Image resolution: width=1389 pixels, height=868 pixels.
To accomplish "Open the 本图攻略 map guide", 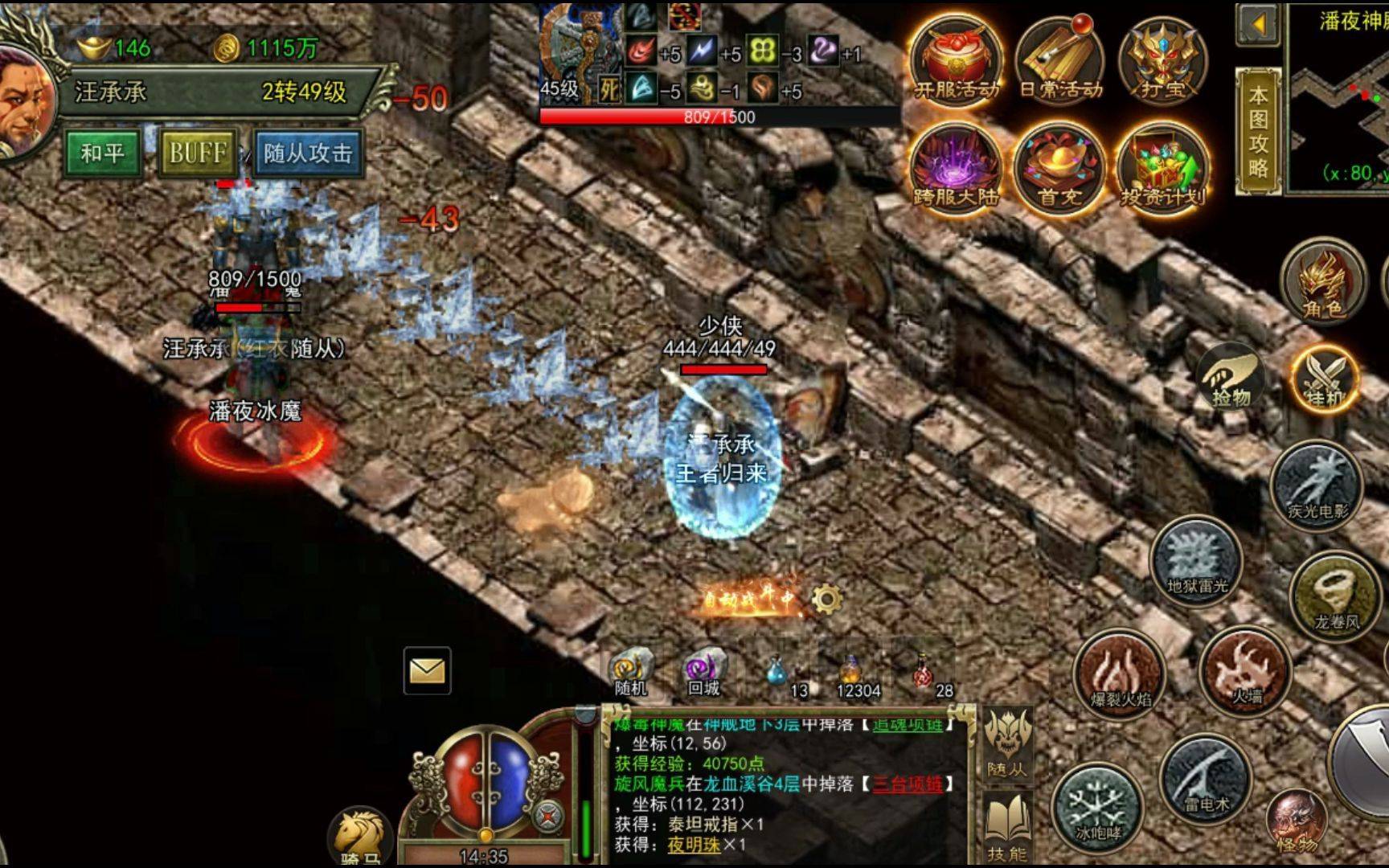I will (x=1258, y=131).
